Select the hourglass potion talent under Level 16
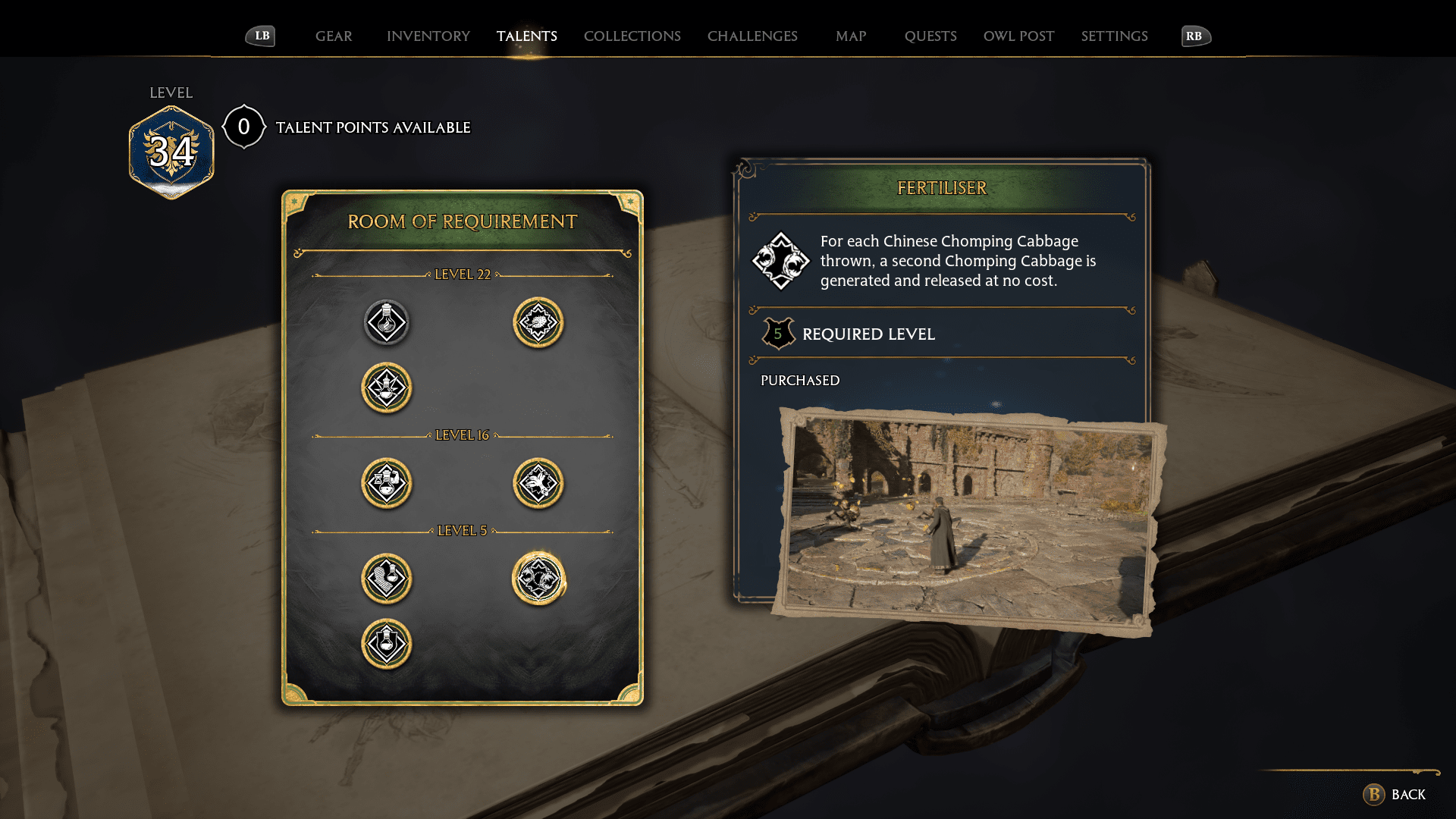The height and width of the screenshot is (819, 1456). click(x=387, y=483)
